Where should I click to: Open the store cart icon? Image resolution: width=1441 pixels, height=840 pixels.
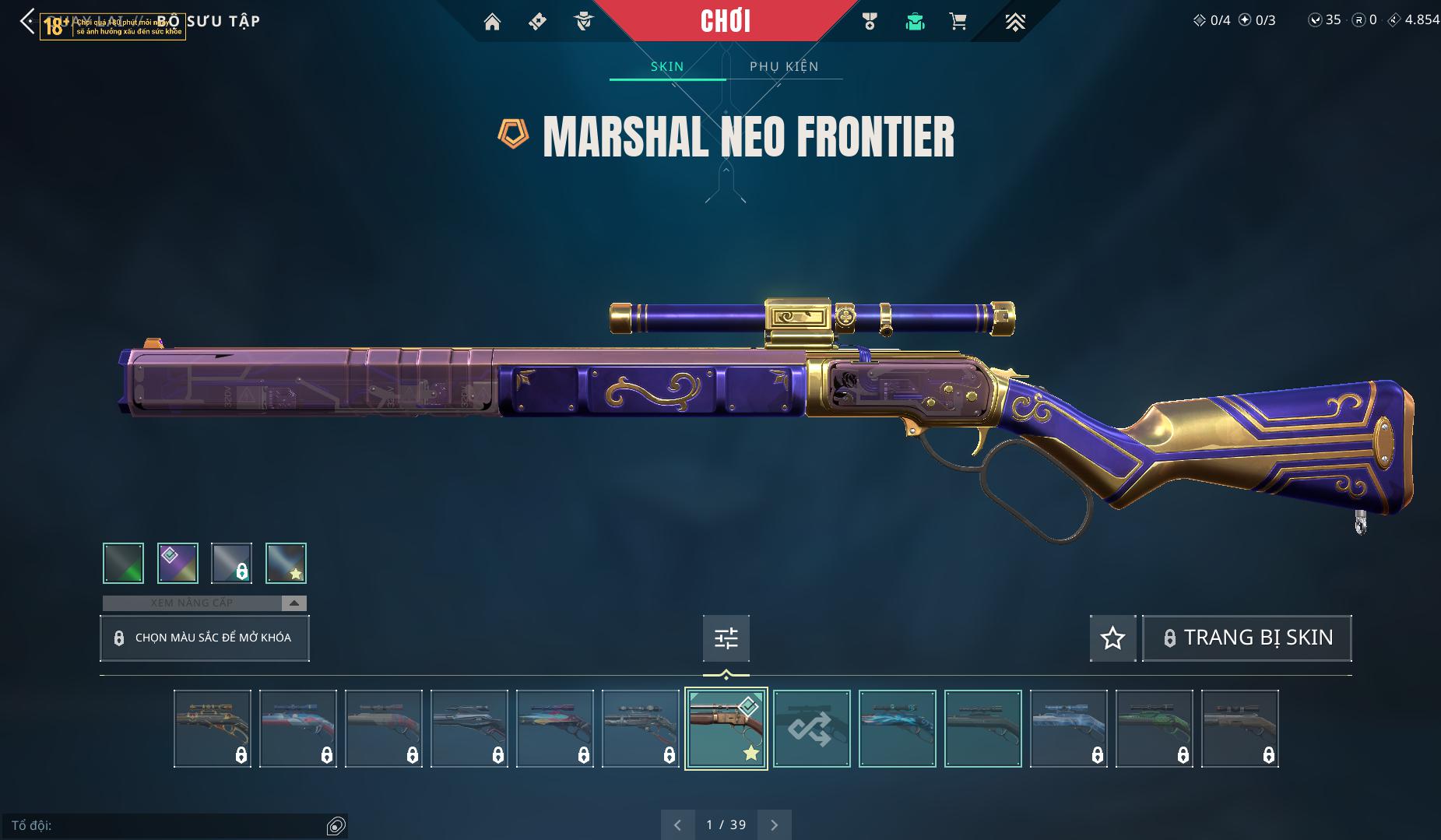958,22
